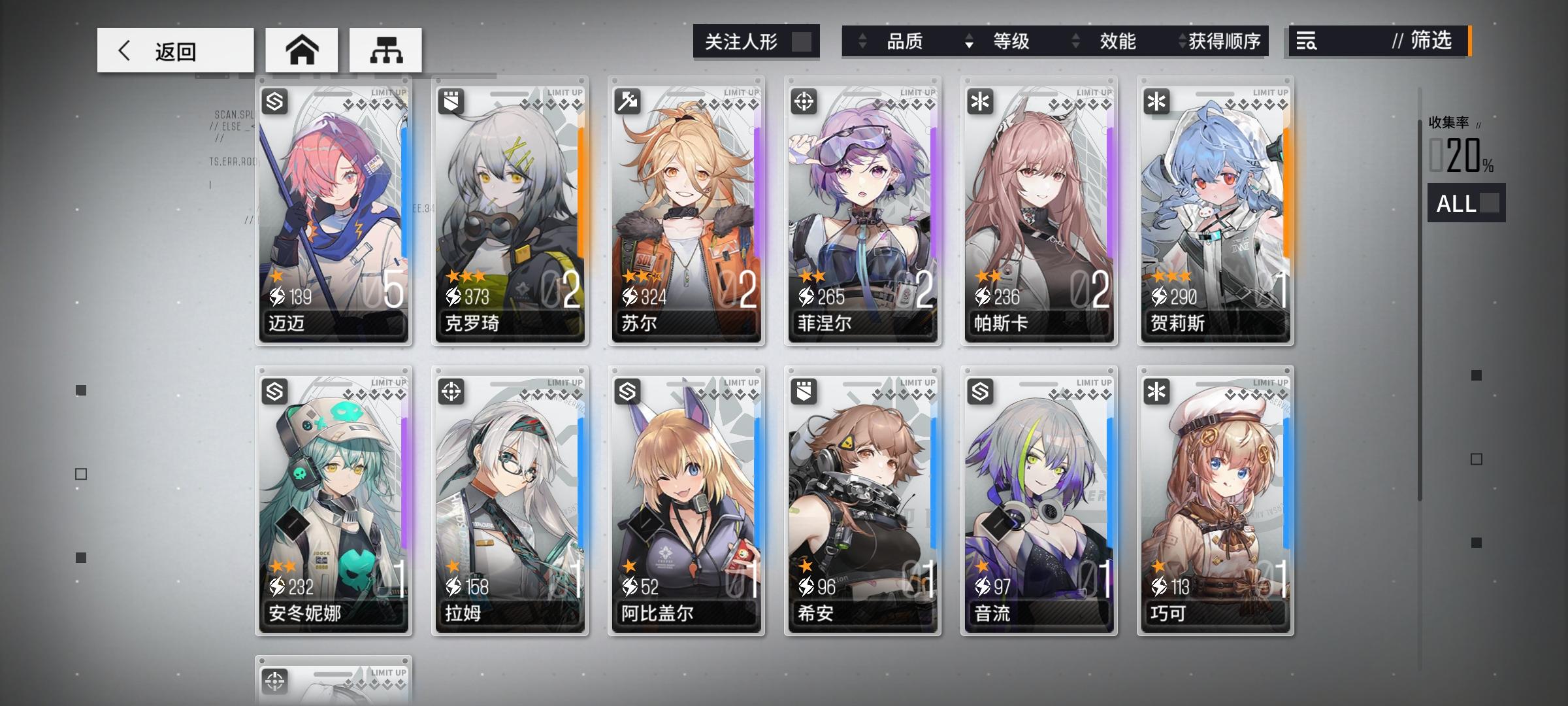The image size is (1568, 706).
Task: Click the crosshair class icon on 菲涅尔's card
Action: pyautogui.click(x=804, y=101)
